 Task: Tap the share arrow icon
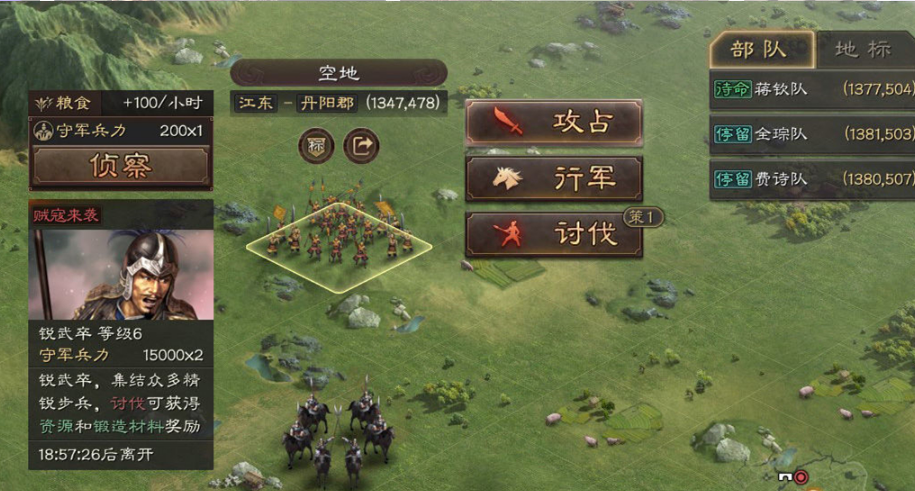[362, 146]
